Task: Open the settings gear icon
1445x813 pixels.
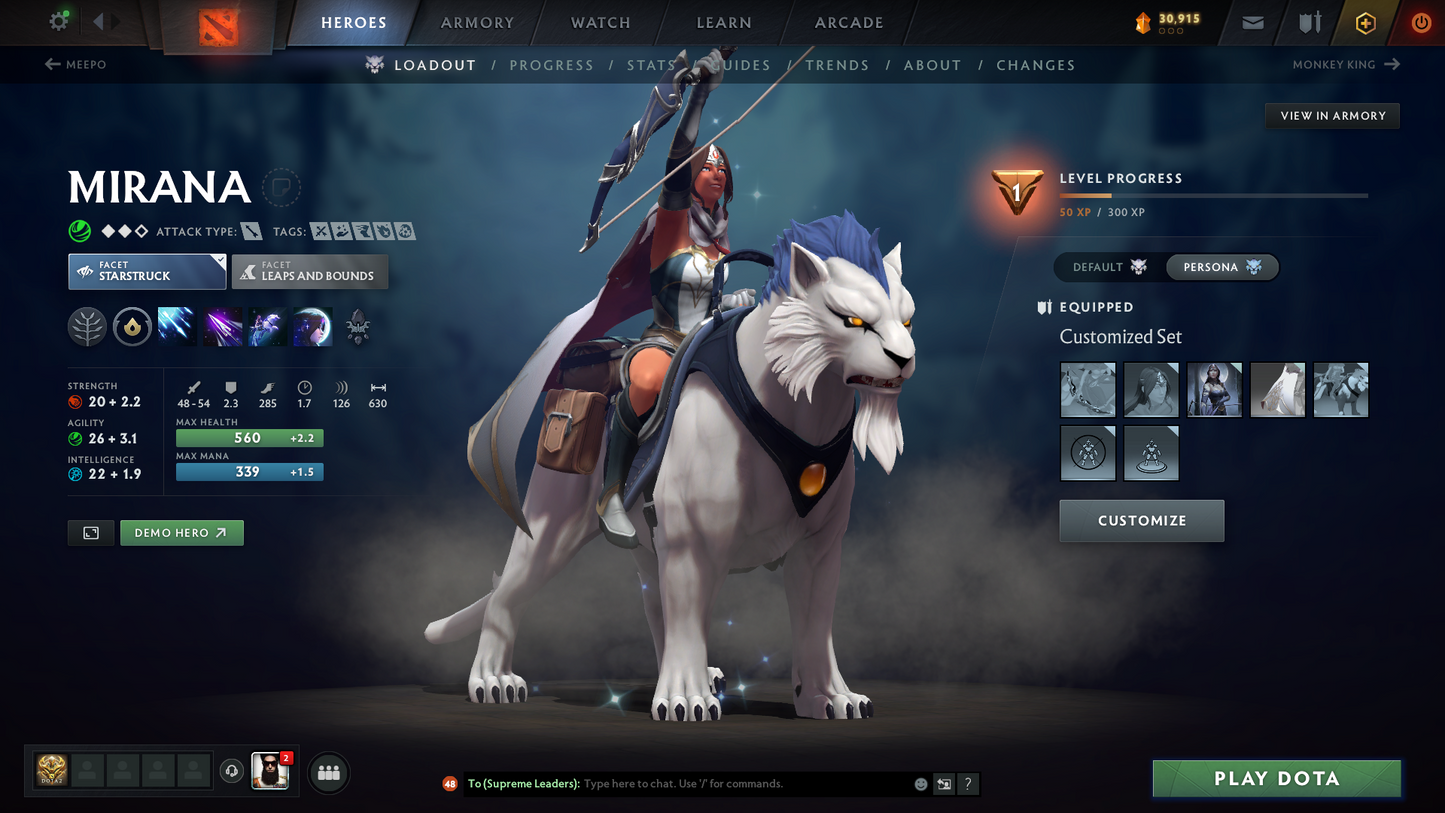Action: (59, 21)
